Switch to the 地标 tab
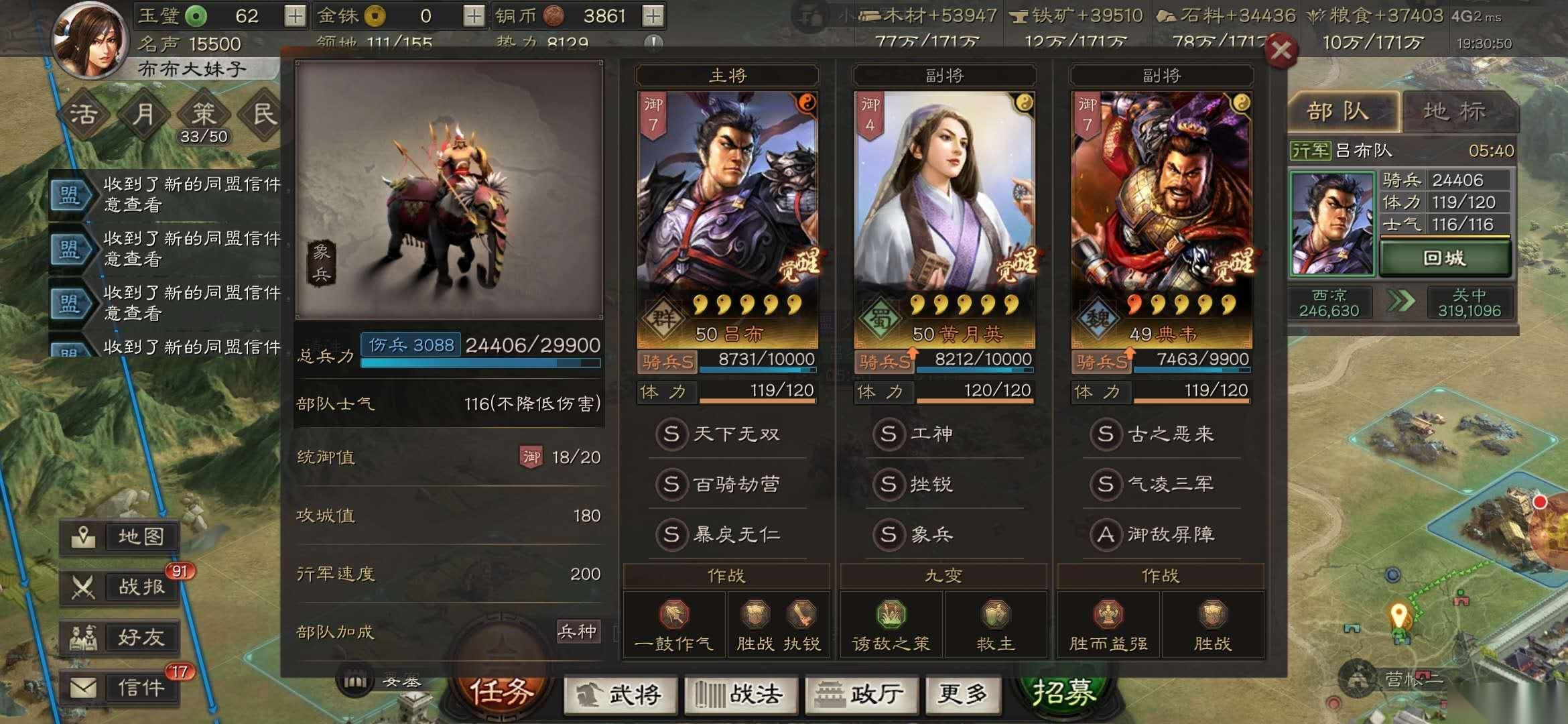This screenshot has height=724, width=1568. (x=1454, y=111)
